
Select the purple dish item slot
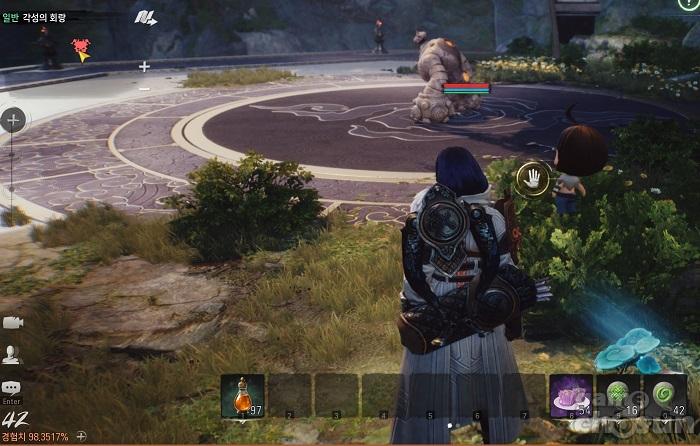571,395
